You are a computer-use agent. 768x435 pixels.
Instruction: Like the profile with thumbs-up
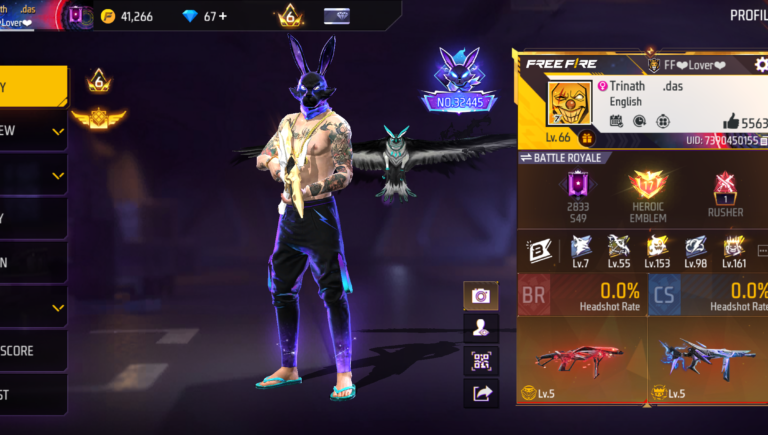click(730, 121)
